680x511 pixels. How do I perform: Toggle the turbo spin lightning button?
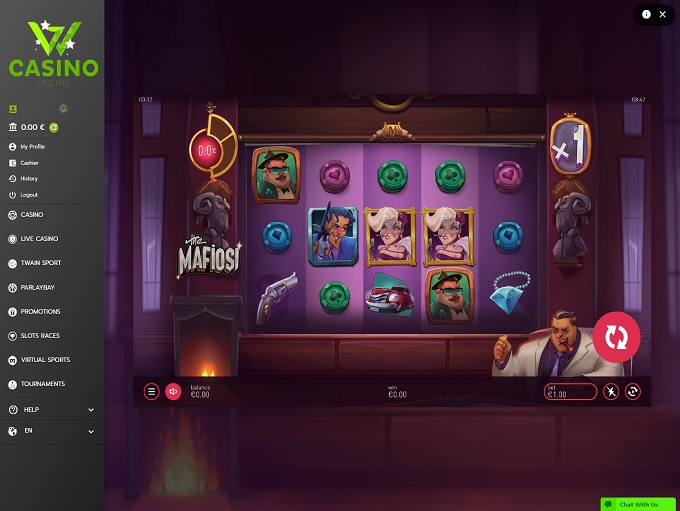tap(612, 392)
